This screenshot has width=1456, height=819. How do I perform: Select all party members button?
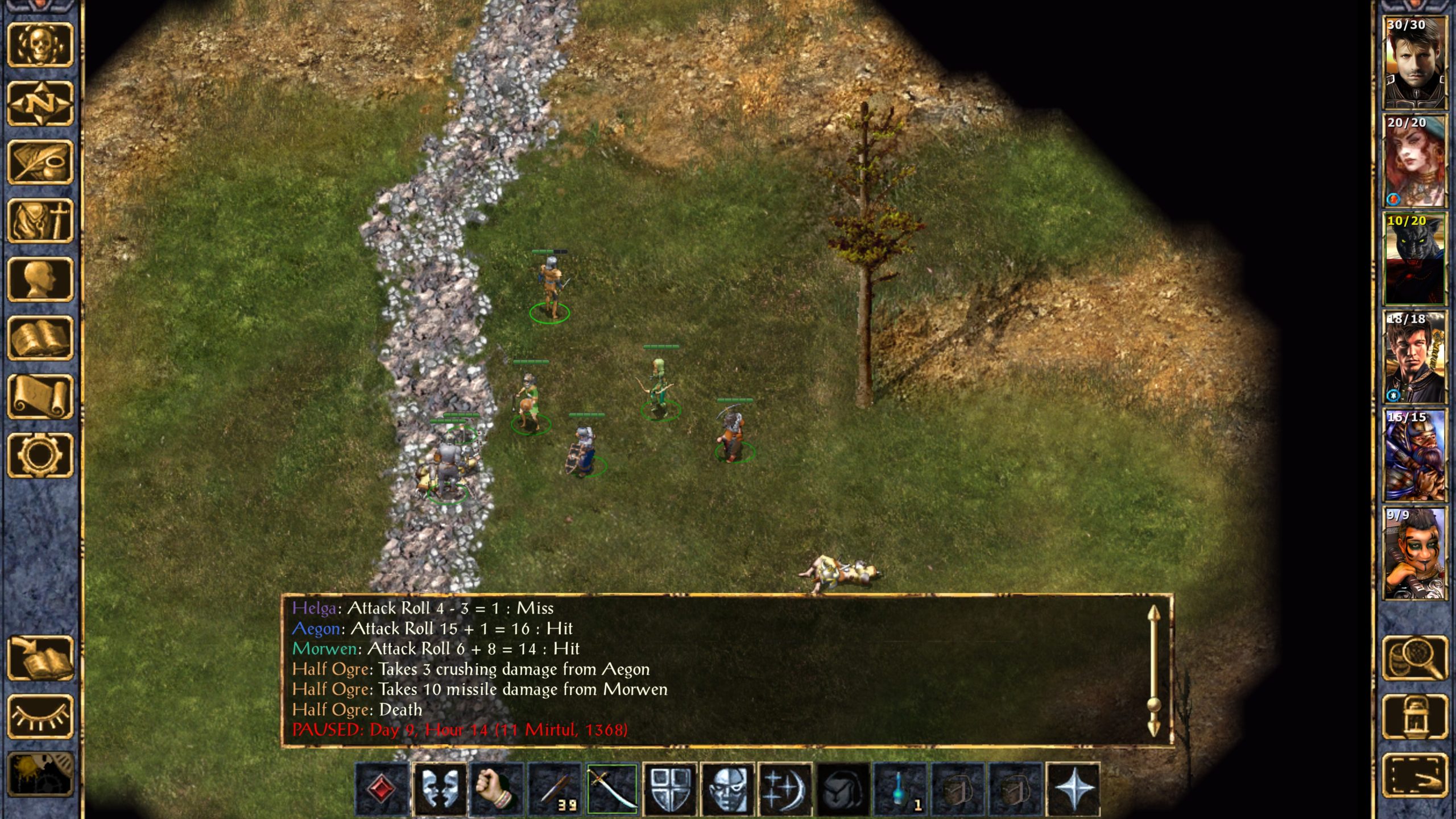(1414, 775)
